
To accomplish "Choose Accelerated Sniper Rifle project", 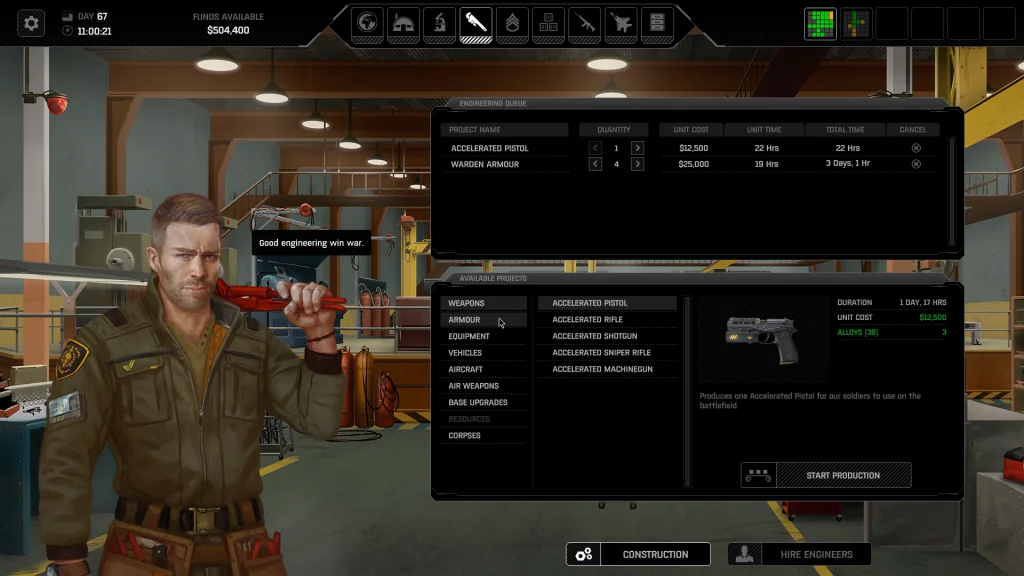I will tap(601, 353).
